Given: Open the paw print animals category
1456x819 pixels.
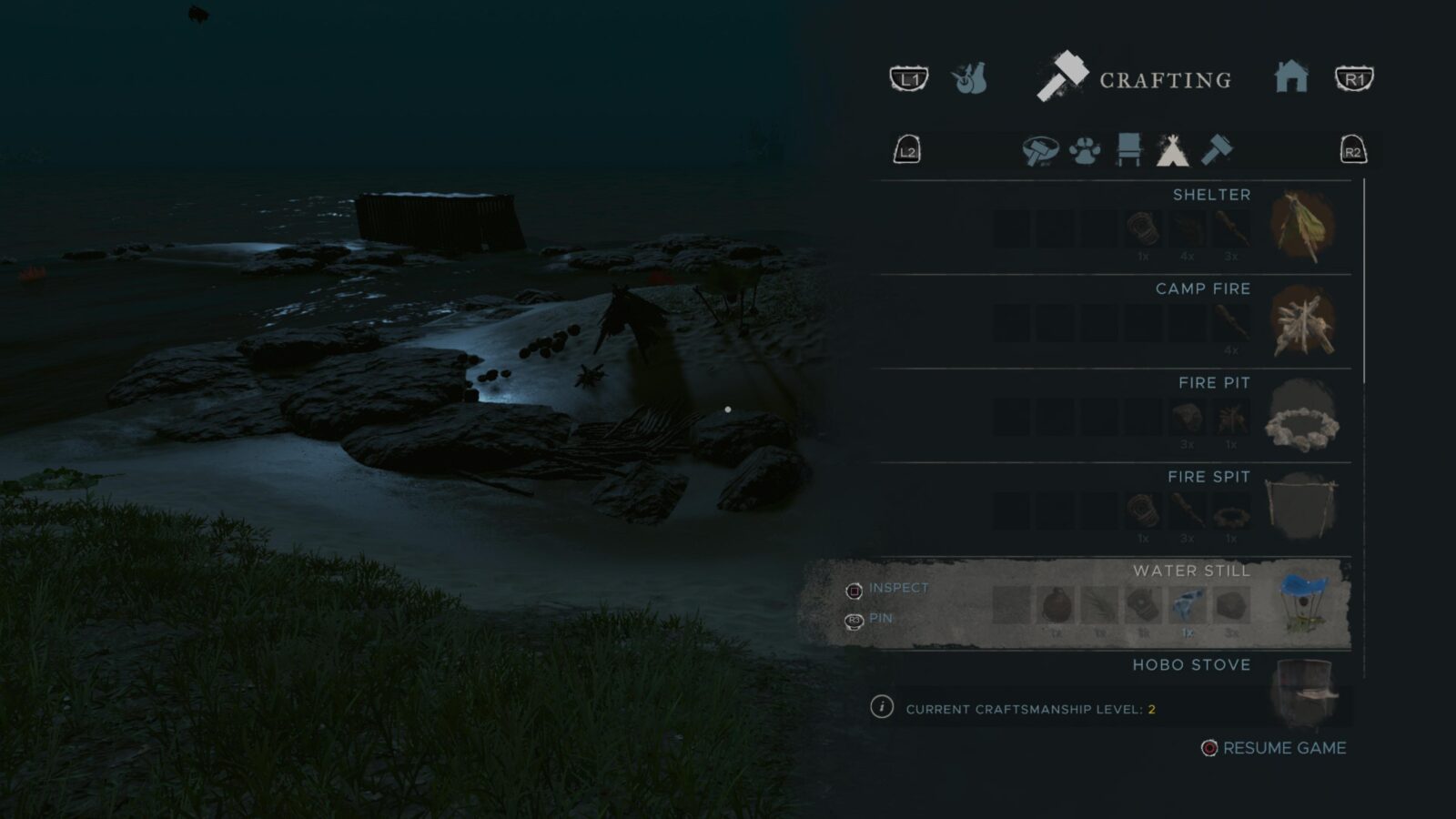Looking at the screenshot, I should [x=1083, y=151].
